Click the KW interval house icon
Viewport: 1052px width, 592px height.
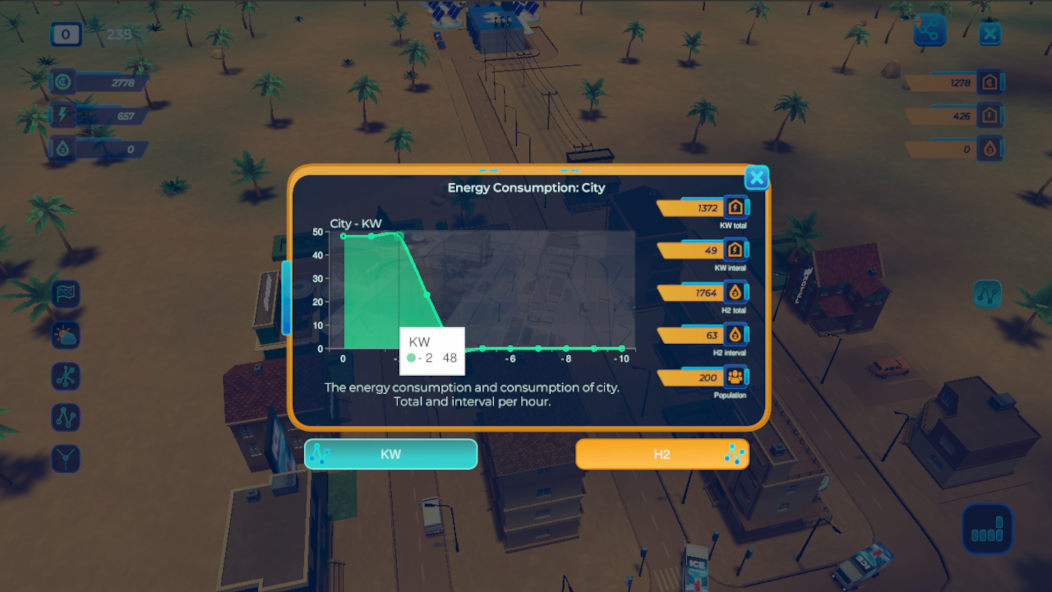point(735,250)
